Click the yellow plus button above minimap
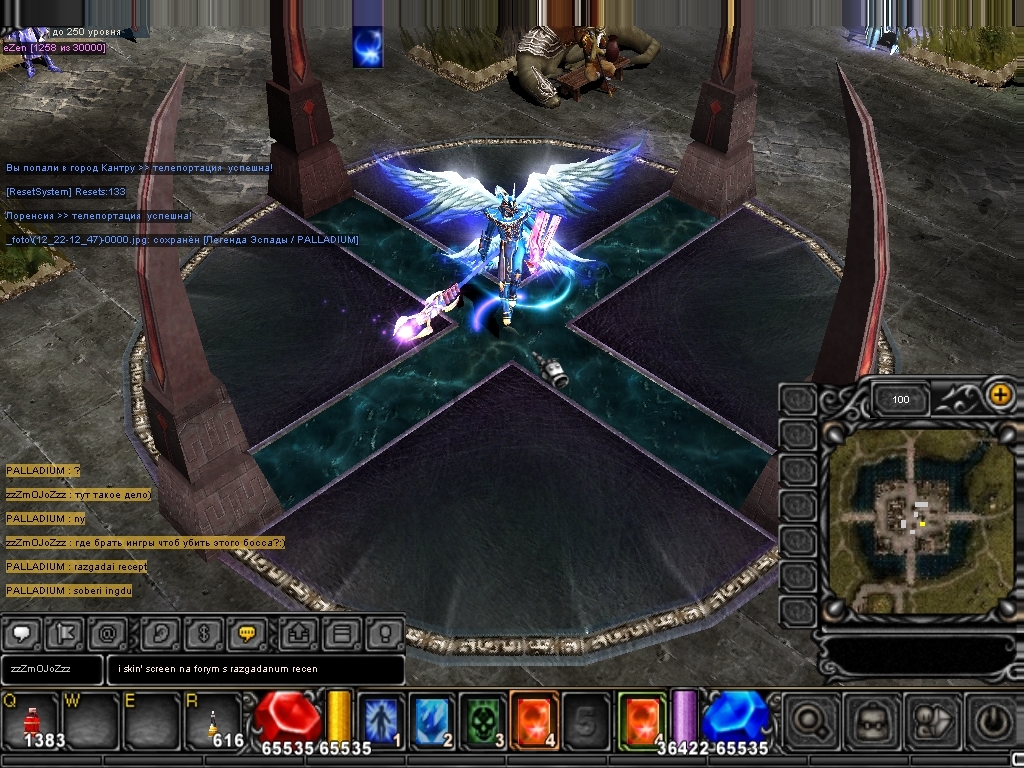This screenshot has height=768, width=1024. click(999, 394)
